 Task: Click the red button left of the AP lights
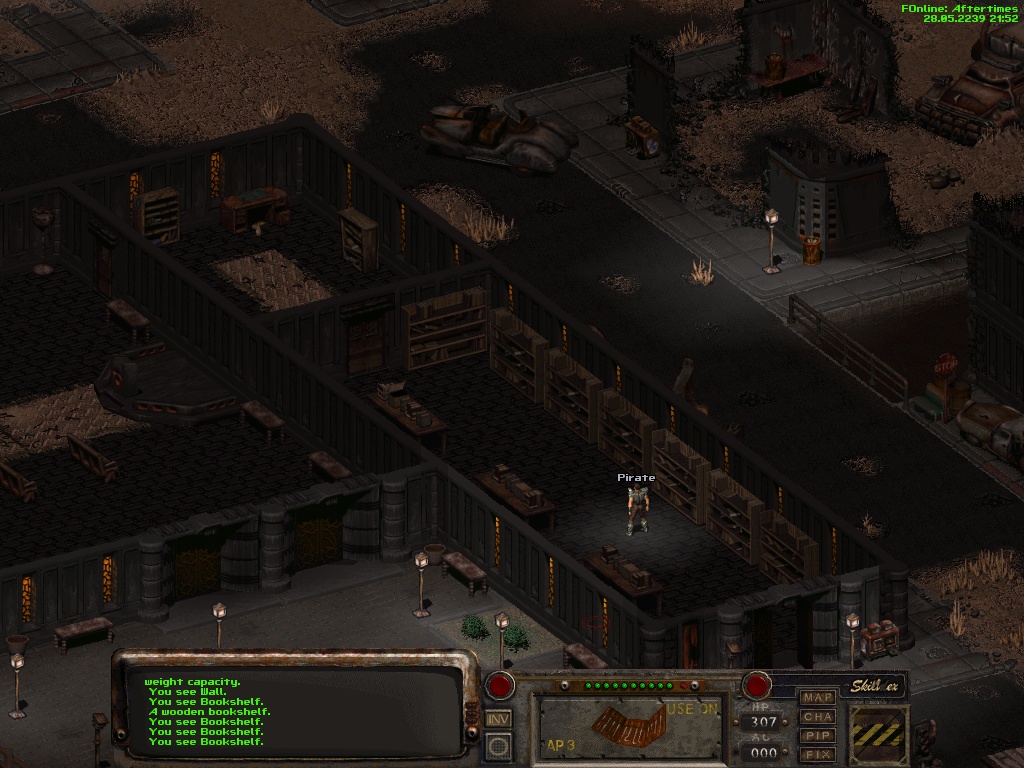pyautogui.click(x=500, y=686)
